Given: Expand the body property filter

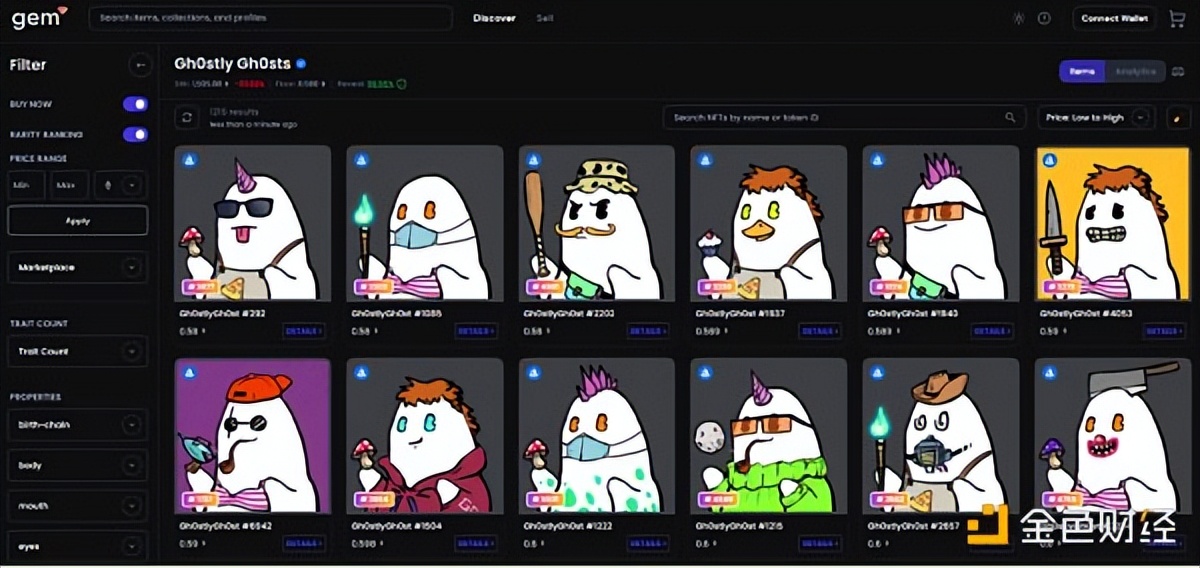Looking at the screenshot, I should [77, 465].
